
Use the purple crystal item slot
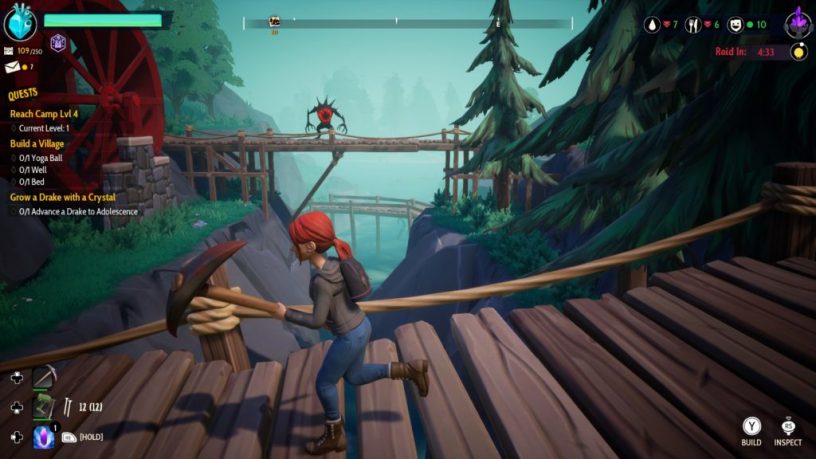coord(44,436)
